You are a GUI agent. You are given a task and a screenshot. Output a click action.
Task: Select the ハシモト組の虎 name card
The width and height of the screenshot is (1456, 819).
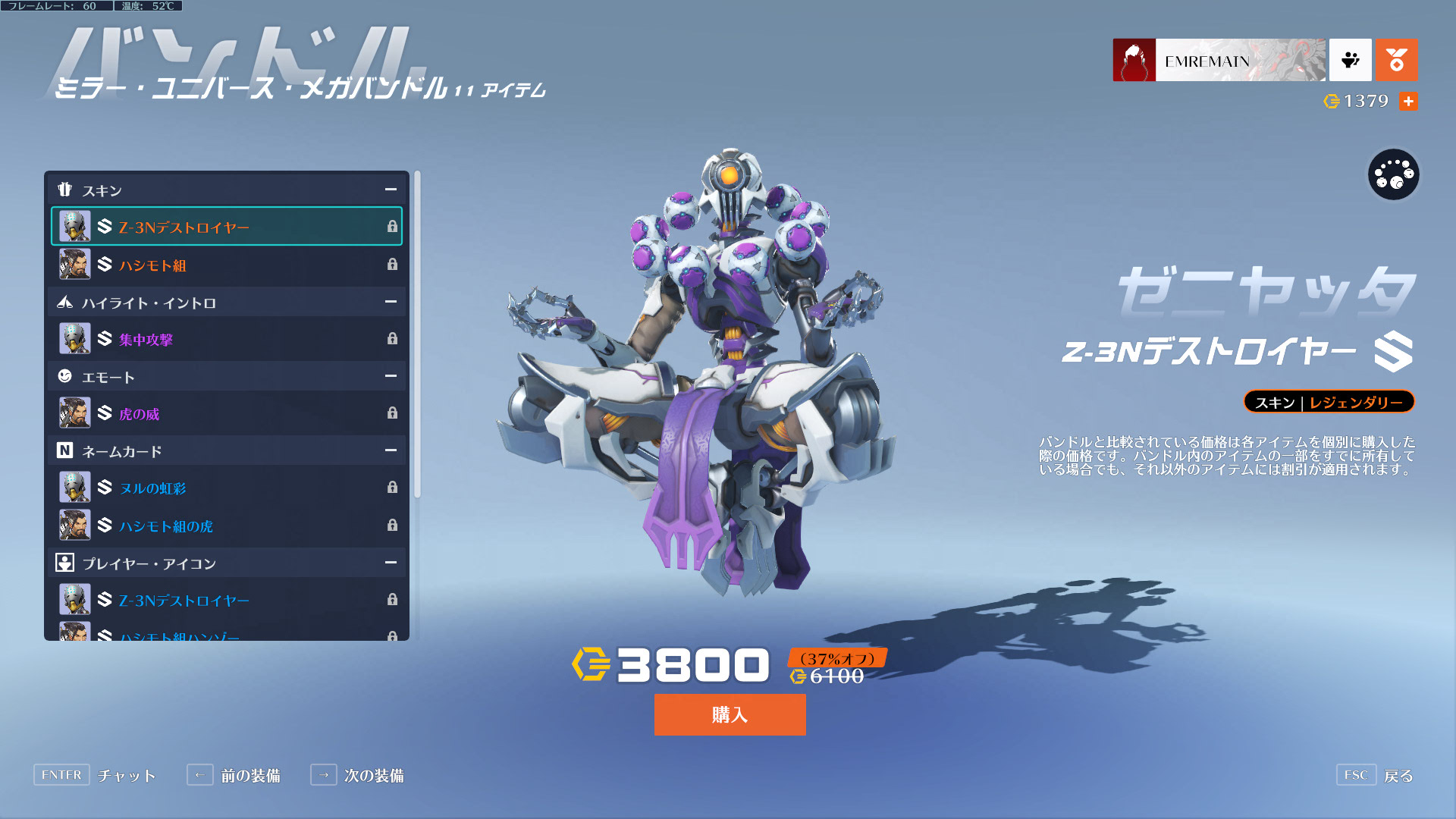point(226,525)
